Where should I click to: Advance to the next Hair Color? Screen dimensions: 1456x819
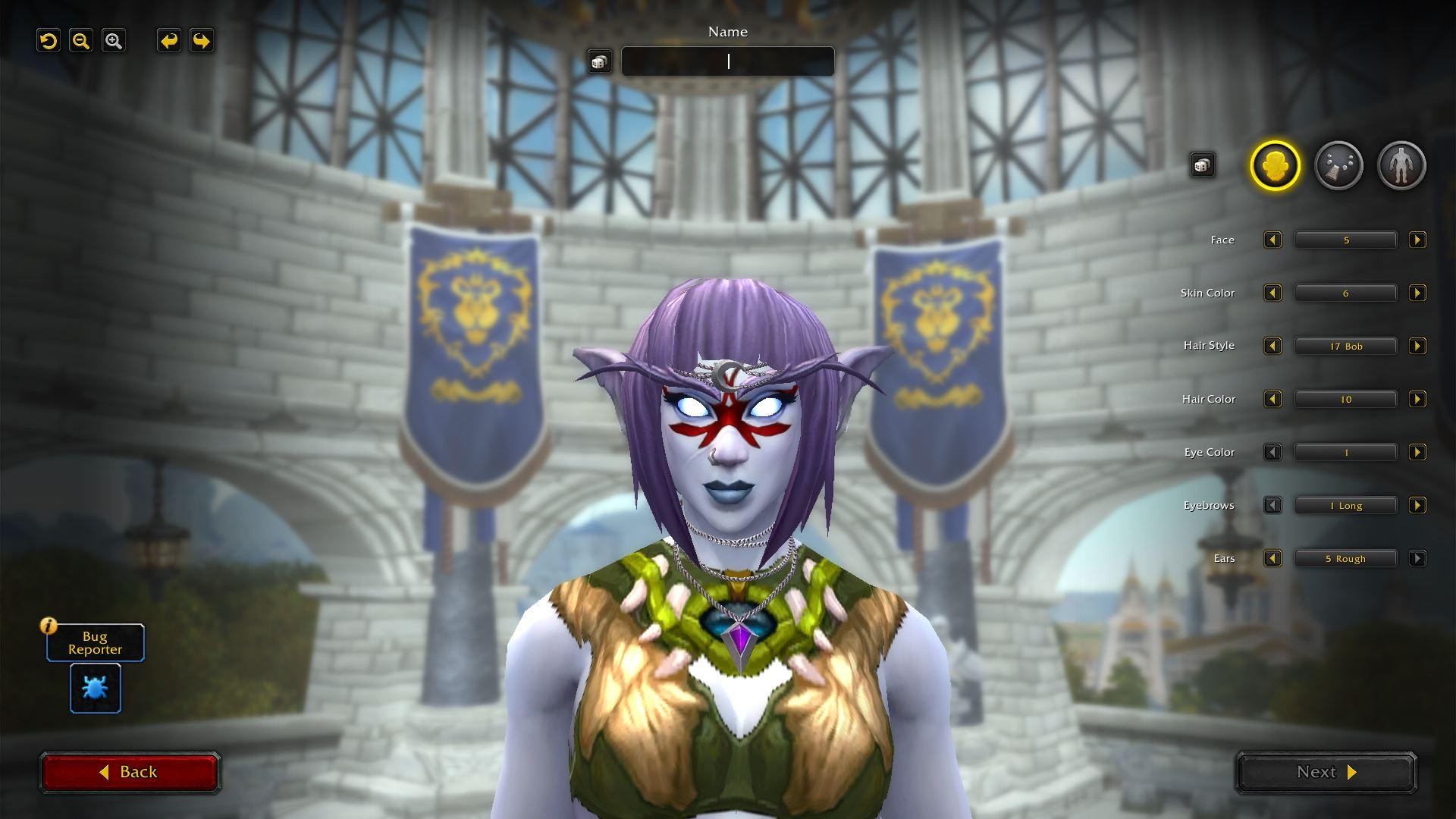click(1417, 400)
